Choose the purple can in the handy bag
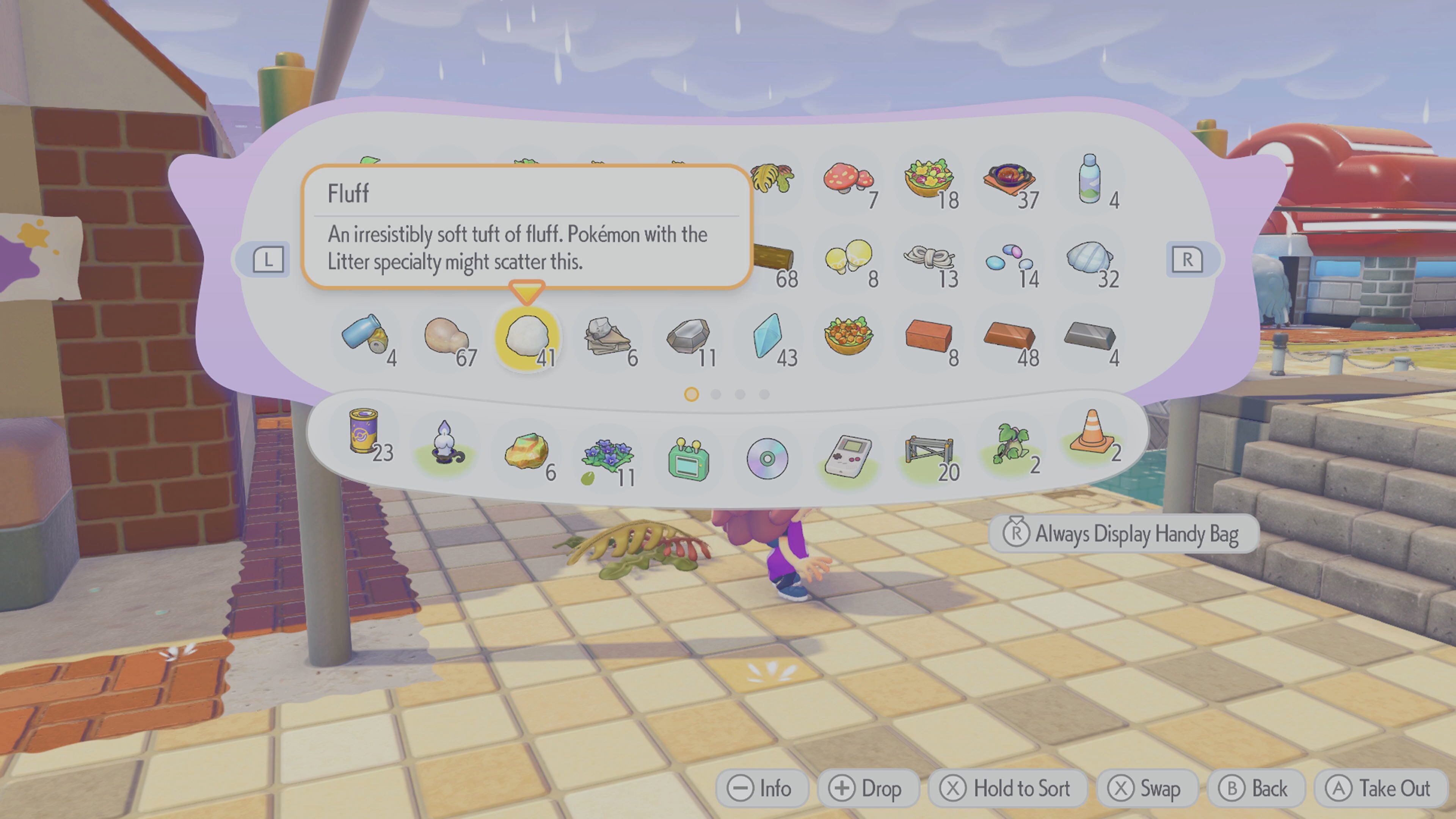This screenshot has height=819, width=1456. coord(364,431)
